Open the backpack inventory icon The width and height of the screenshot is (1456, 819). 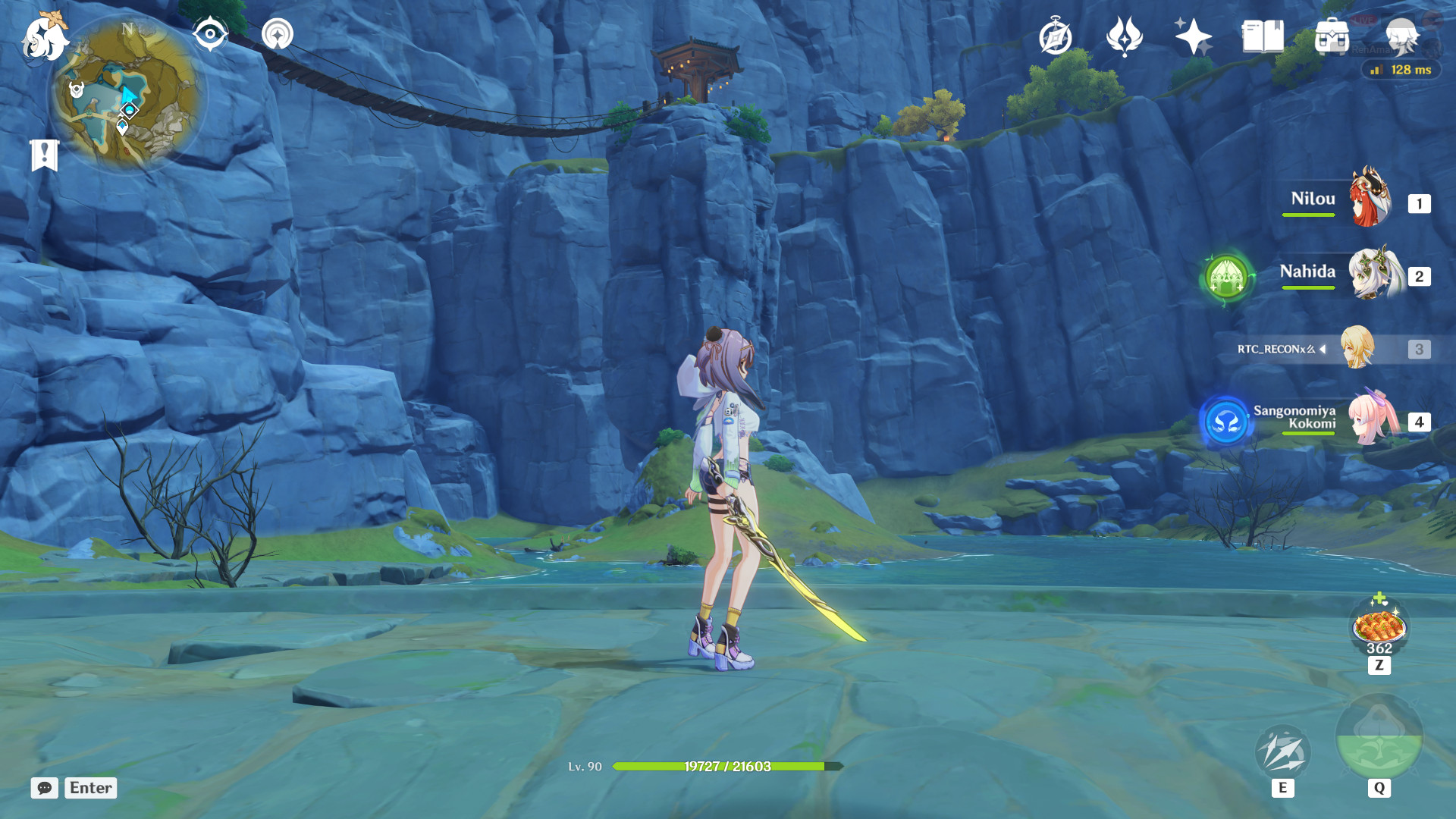click(x=1332, y=36)
